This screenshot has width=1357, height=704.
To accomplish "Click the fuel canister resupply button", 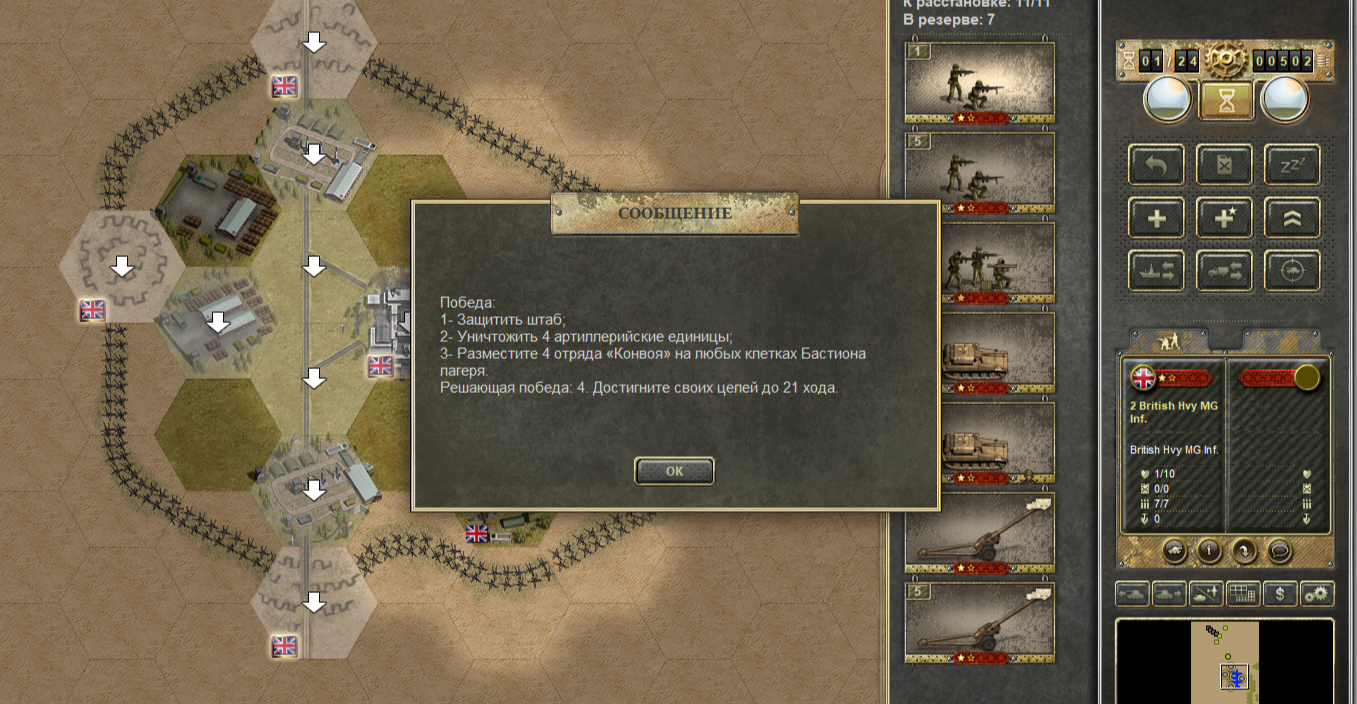I will 1224,165.
